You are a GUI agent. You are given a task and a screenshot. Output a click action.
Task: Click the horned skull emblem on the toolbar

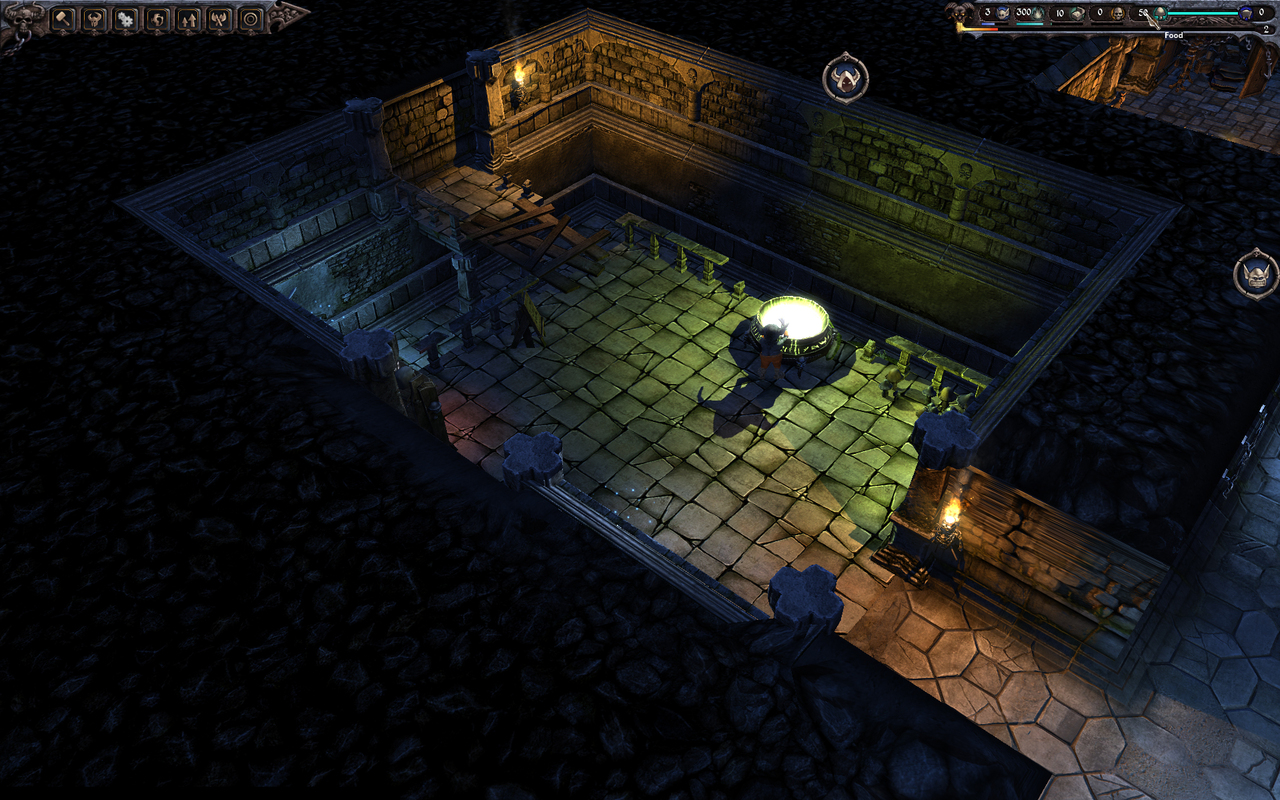point(24,16)
